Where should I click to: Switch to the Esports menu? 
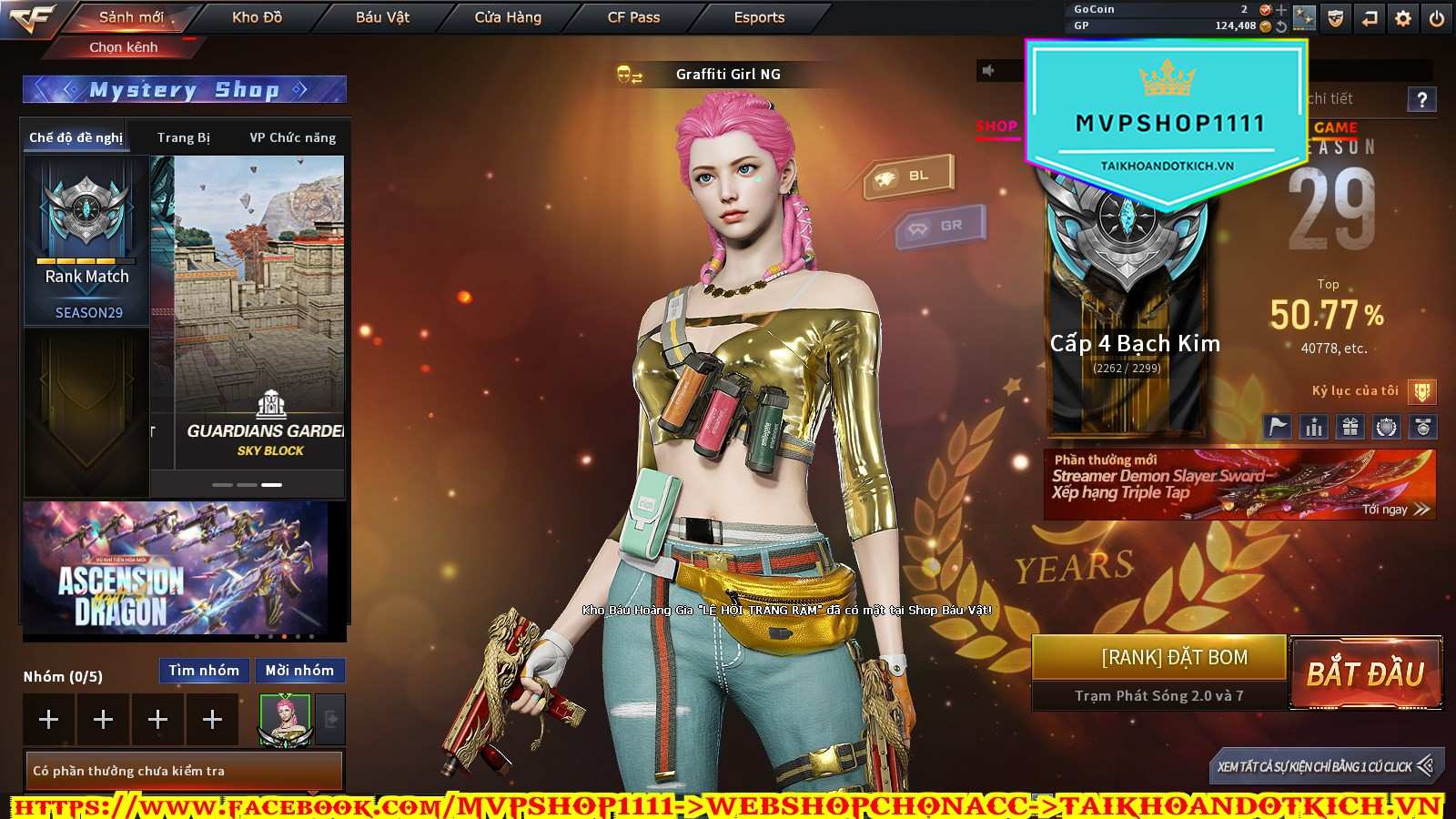[x=759, y=17]
